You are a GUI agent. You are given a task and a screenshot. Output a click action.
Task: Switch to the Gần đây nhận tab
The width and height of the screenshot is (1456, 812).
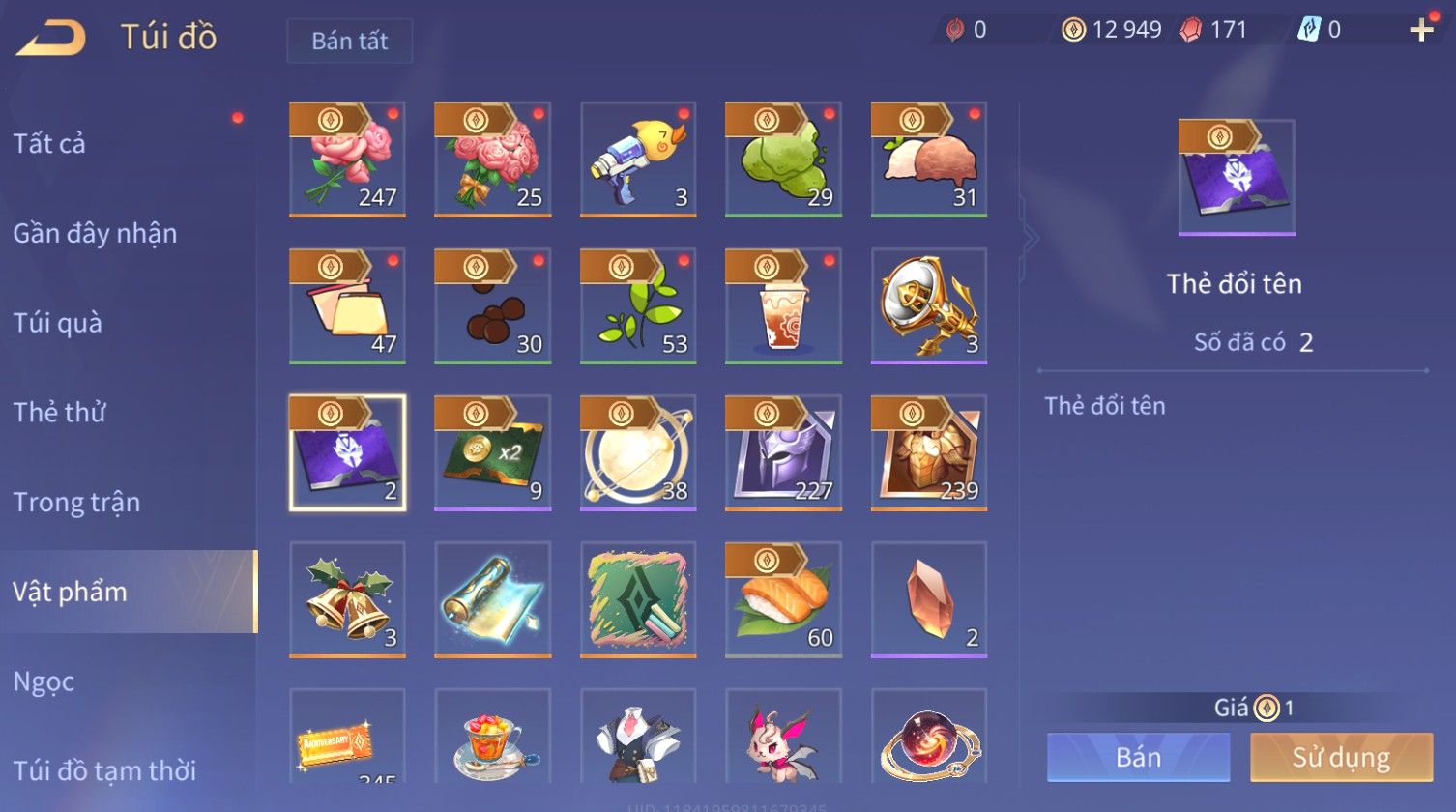(95, 234)
